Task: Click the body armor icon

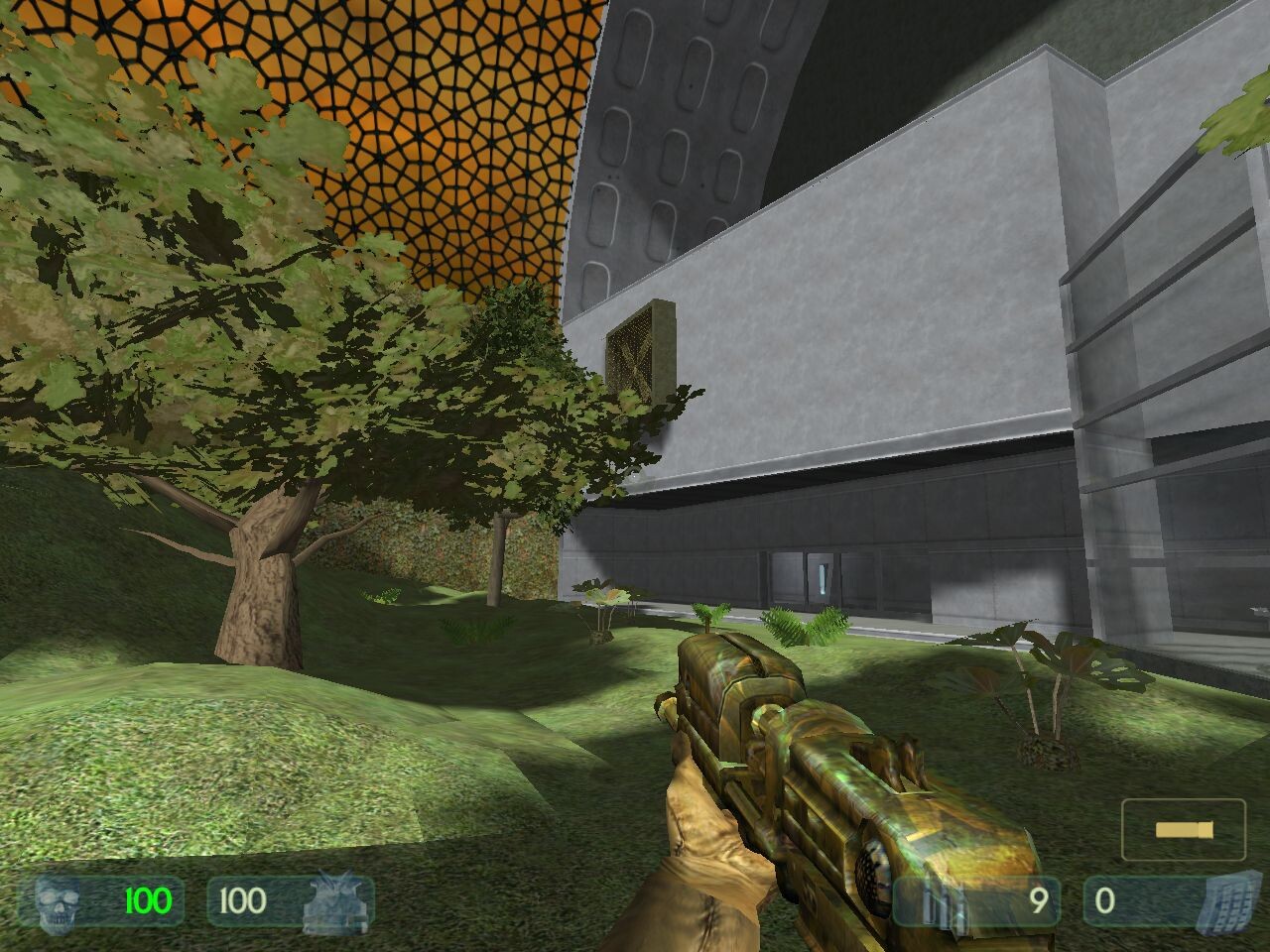Action: pos(335,901)
